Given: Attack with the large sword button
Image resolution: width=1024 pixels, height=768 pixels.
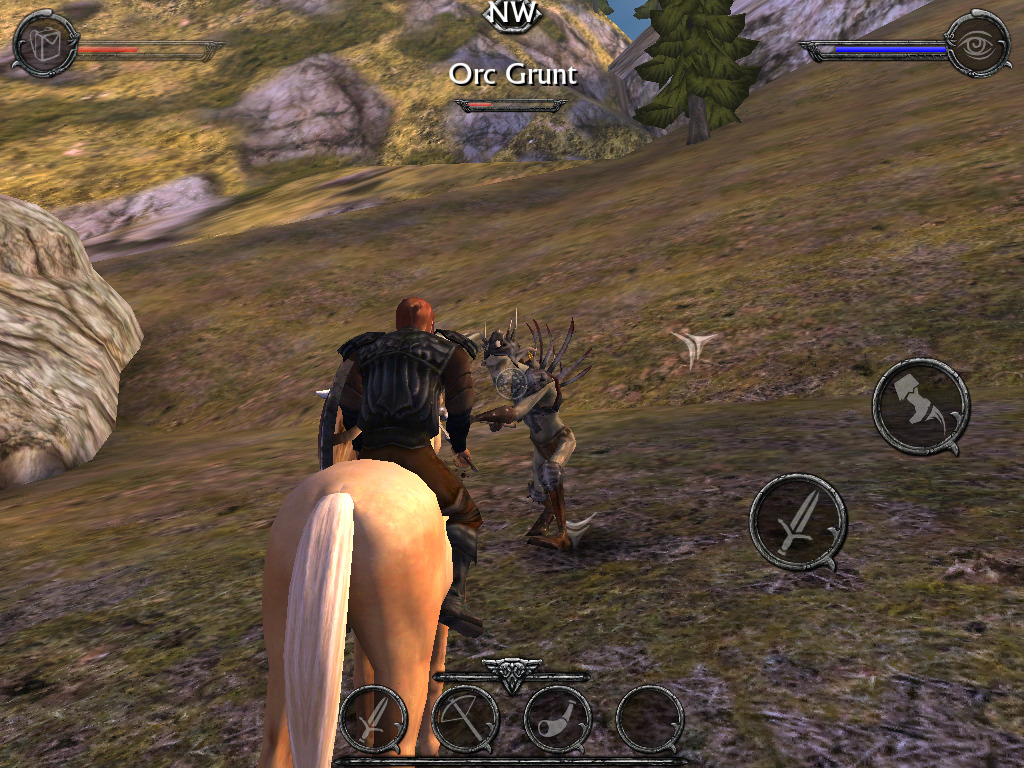Looking at the screenshot, I should click(798, 522).
